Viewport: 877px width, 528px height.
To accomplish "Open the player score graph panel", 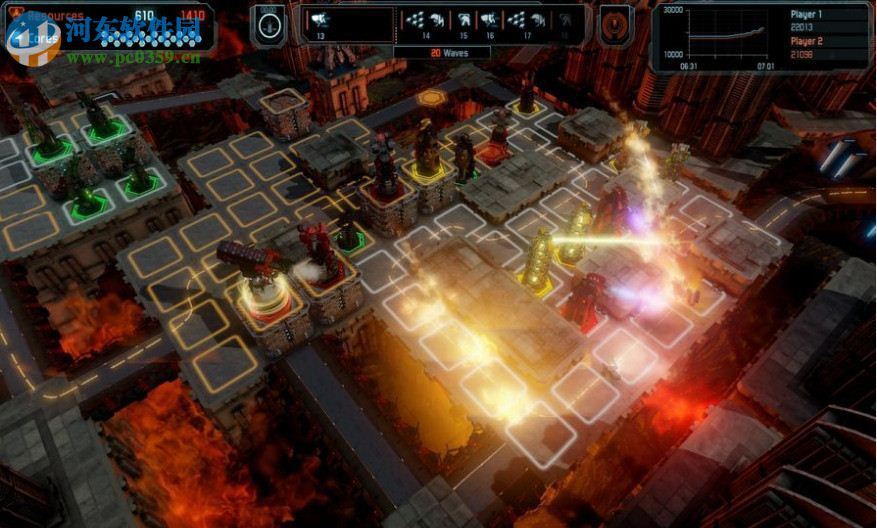I will (x=761, y=36).
